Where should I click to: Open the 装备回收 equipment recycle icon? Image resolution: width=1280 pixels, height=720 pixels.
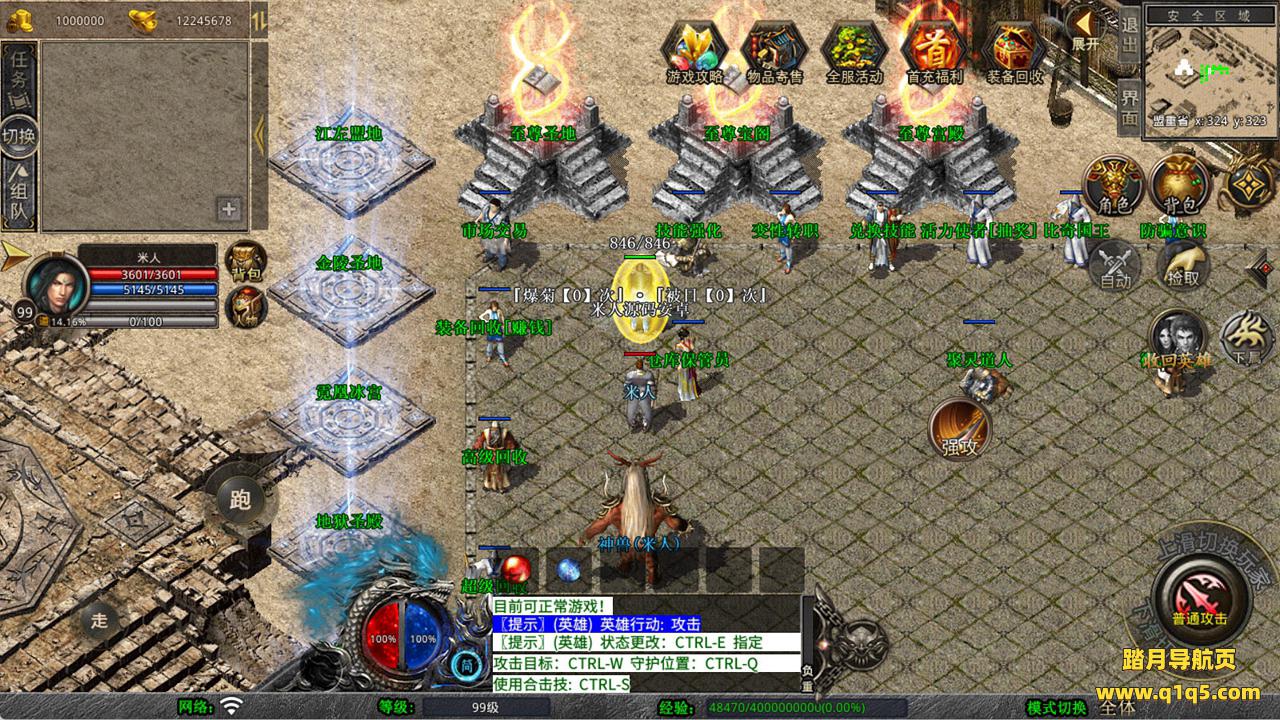[1014, 50]
